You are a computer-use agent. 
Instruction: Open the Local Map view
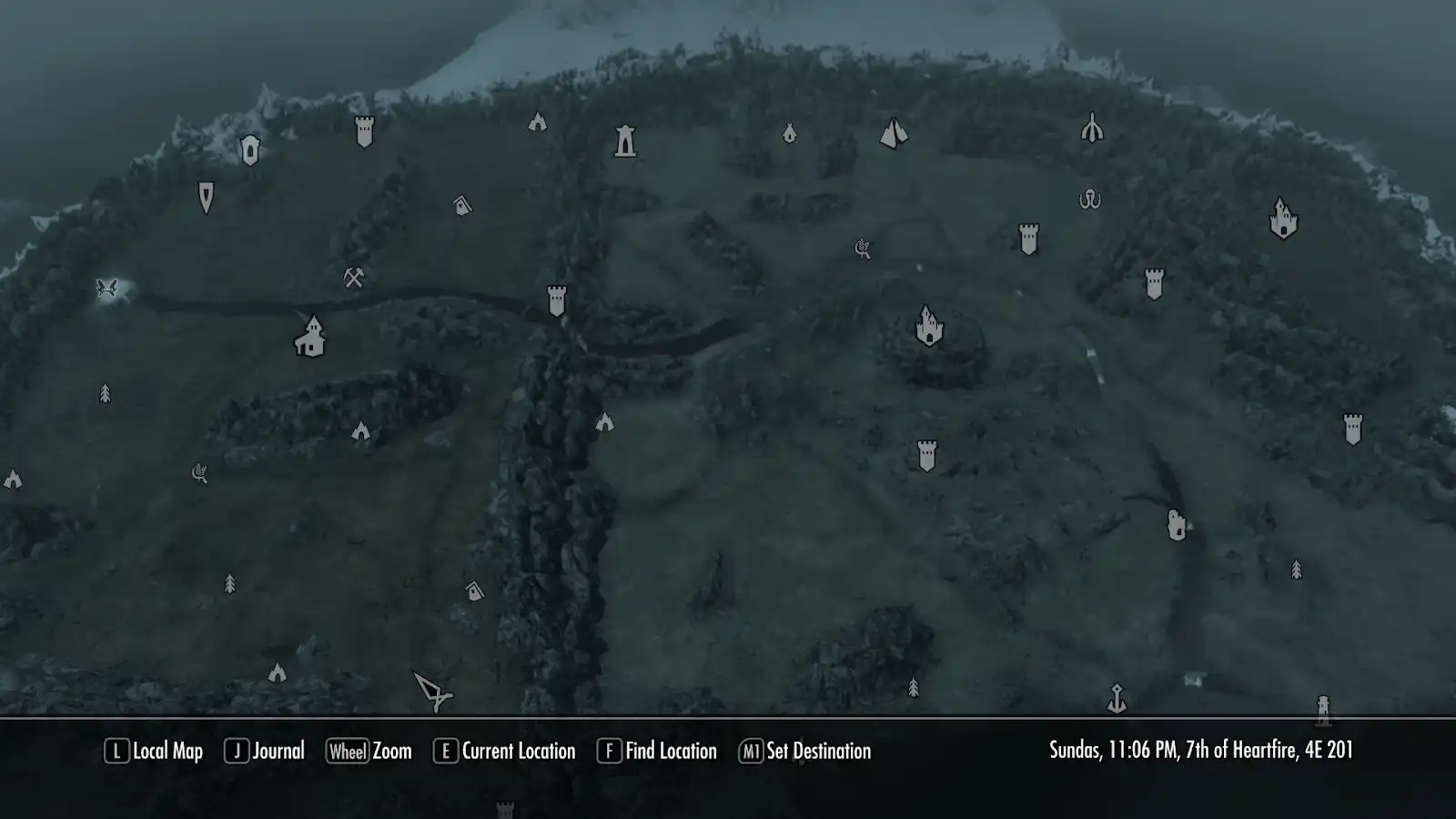pyautogui.click(x=155, y=751)
